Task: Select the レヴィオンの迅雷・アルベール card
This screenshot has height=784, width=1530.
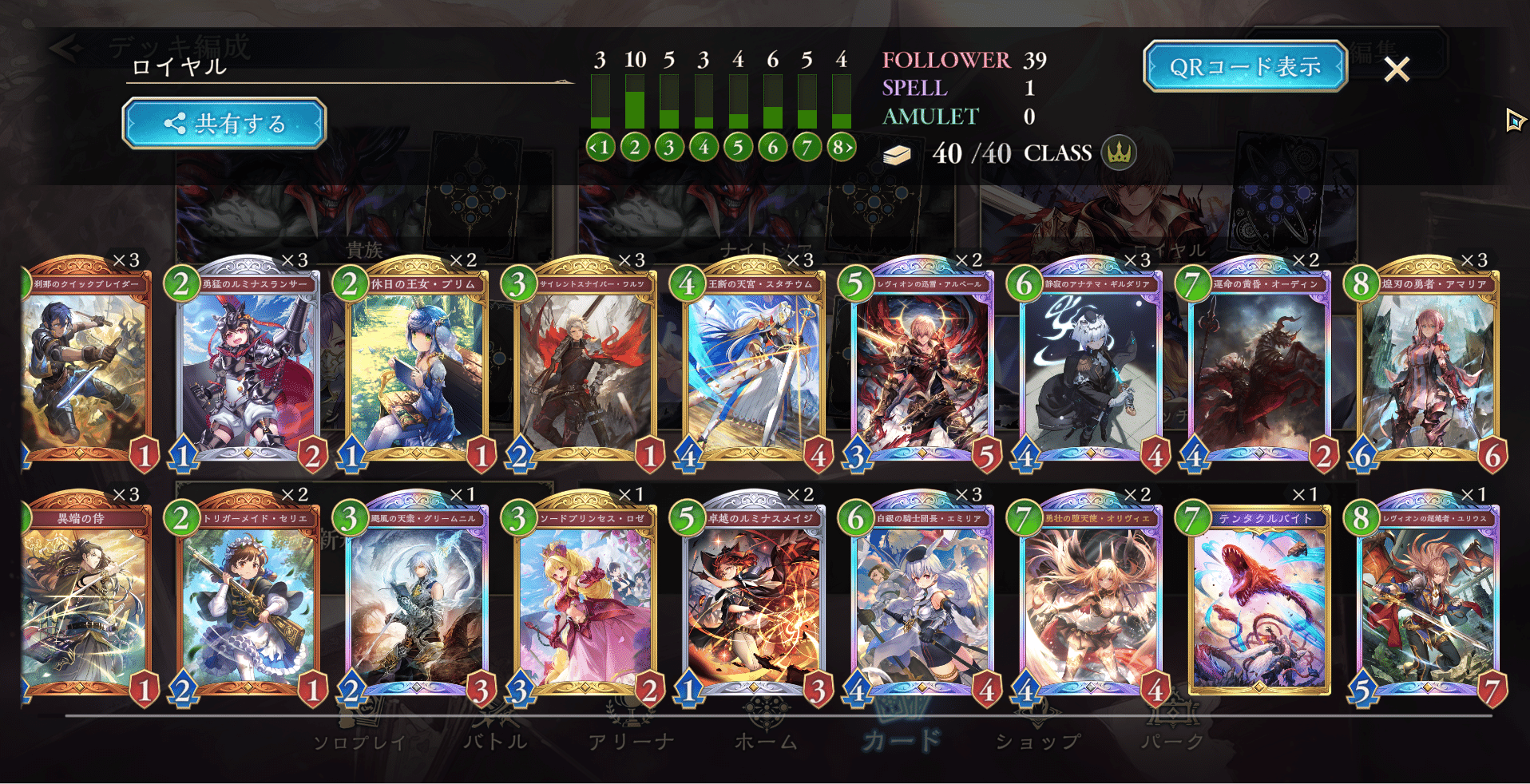Action: (x=923, y=367)
